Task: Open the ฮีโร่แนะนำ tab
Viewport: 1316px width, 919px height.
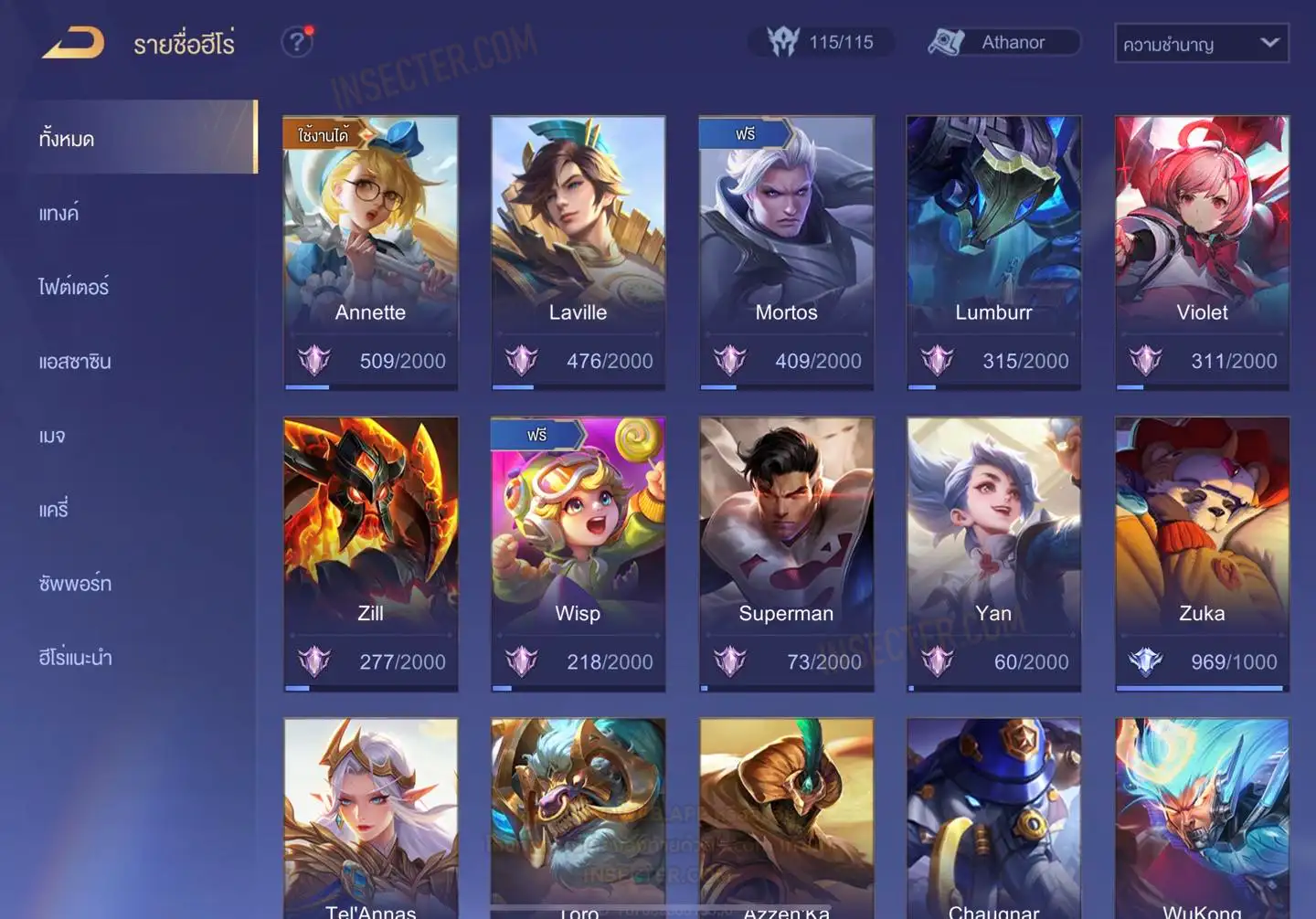Action: tap(75, 658)
